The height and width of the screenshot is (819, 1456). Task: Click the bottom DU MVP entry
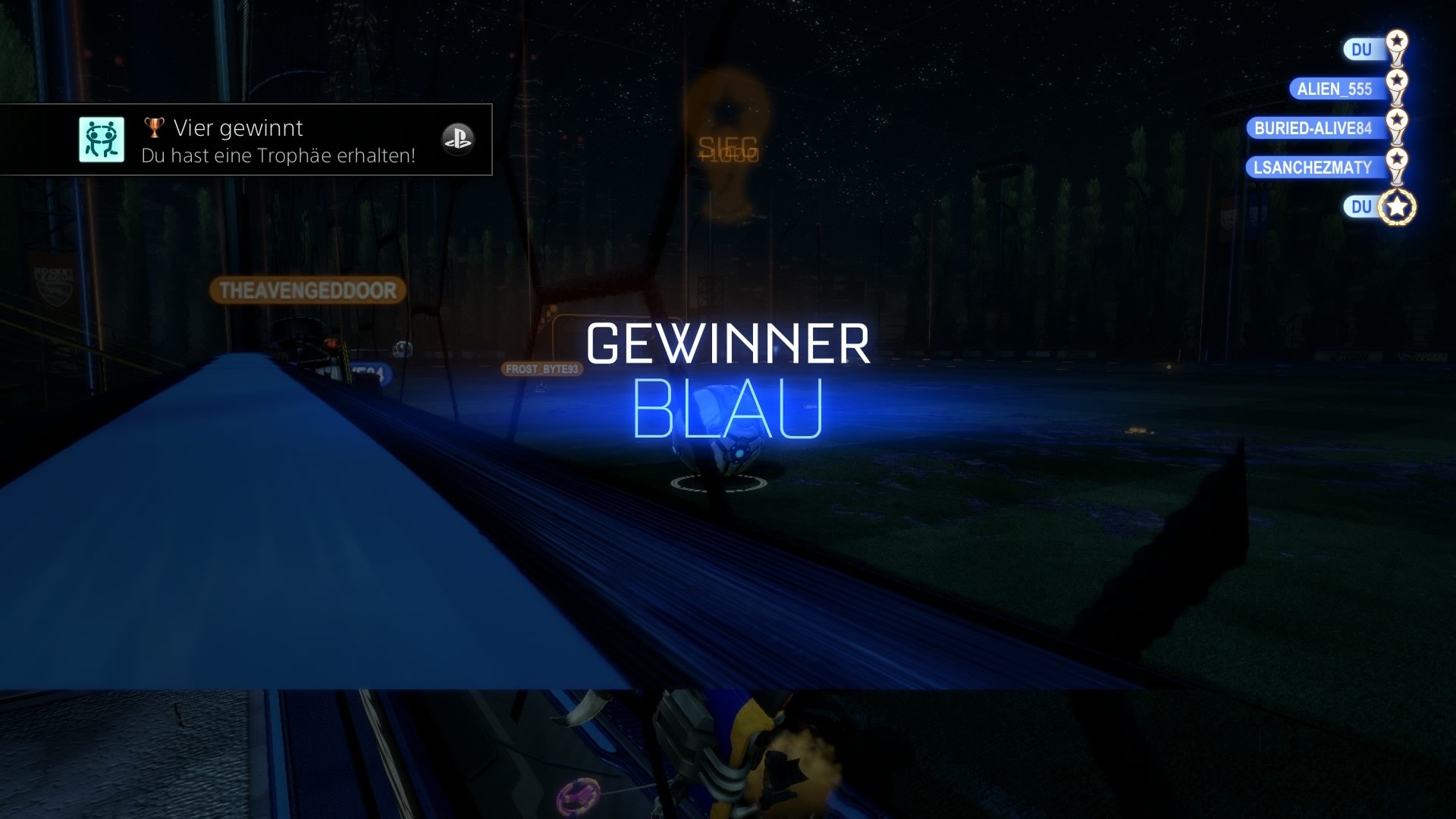(x=1360, y=206)
